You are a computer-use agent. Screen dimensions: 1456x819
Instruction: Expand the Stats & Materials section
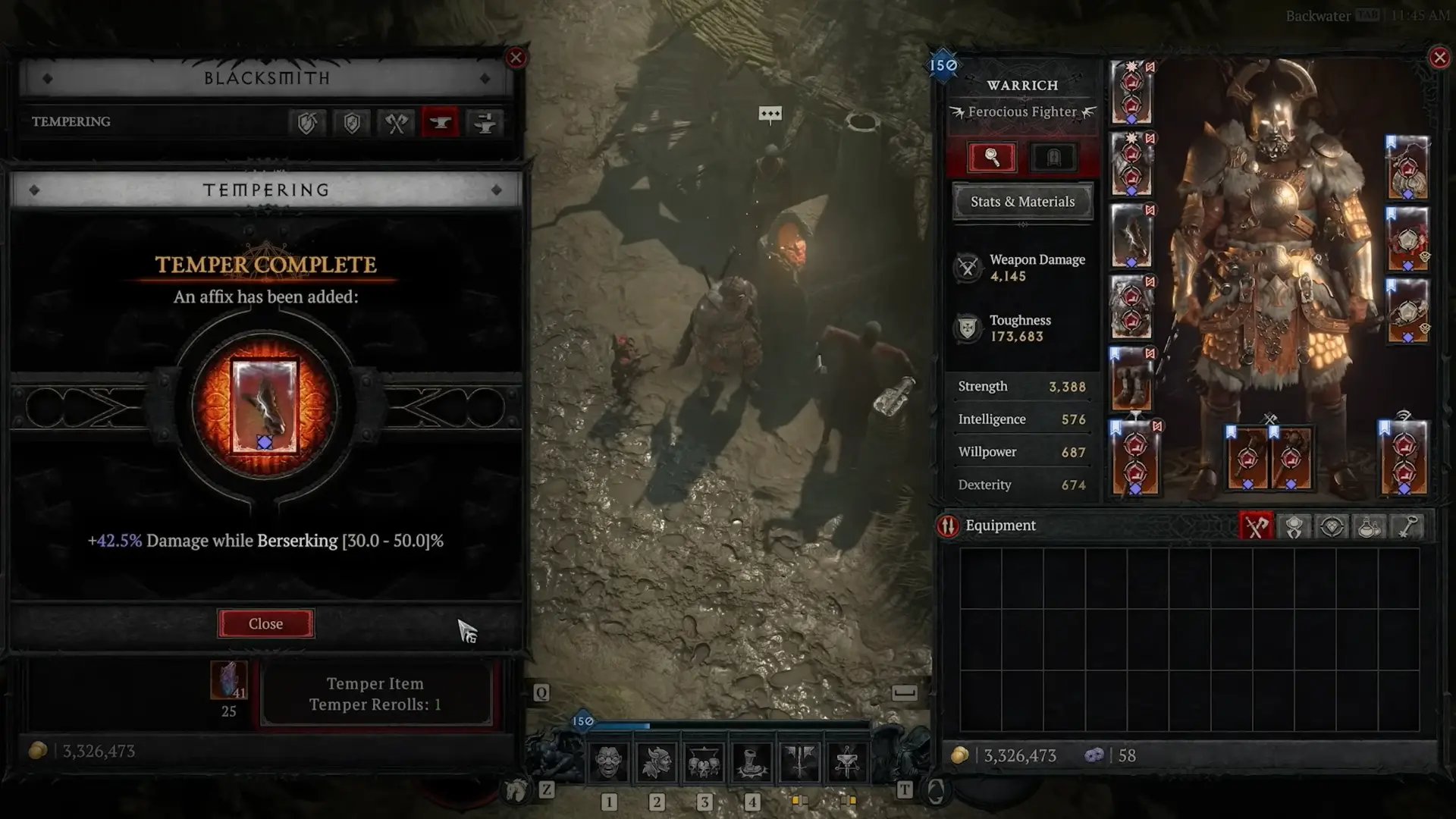(1021, 202)
